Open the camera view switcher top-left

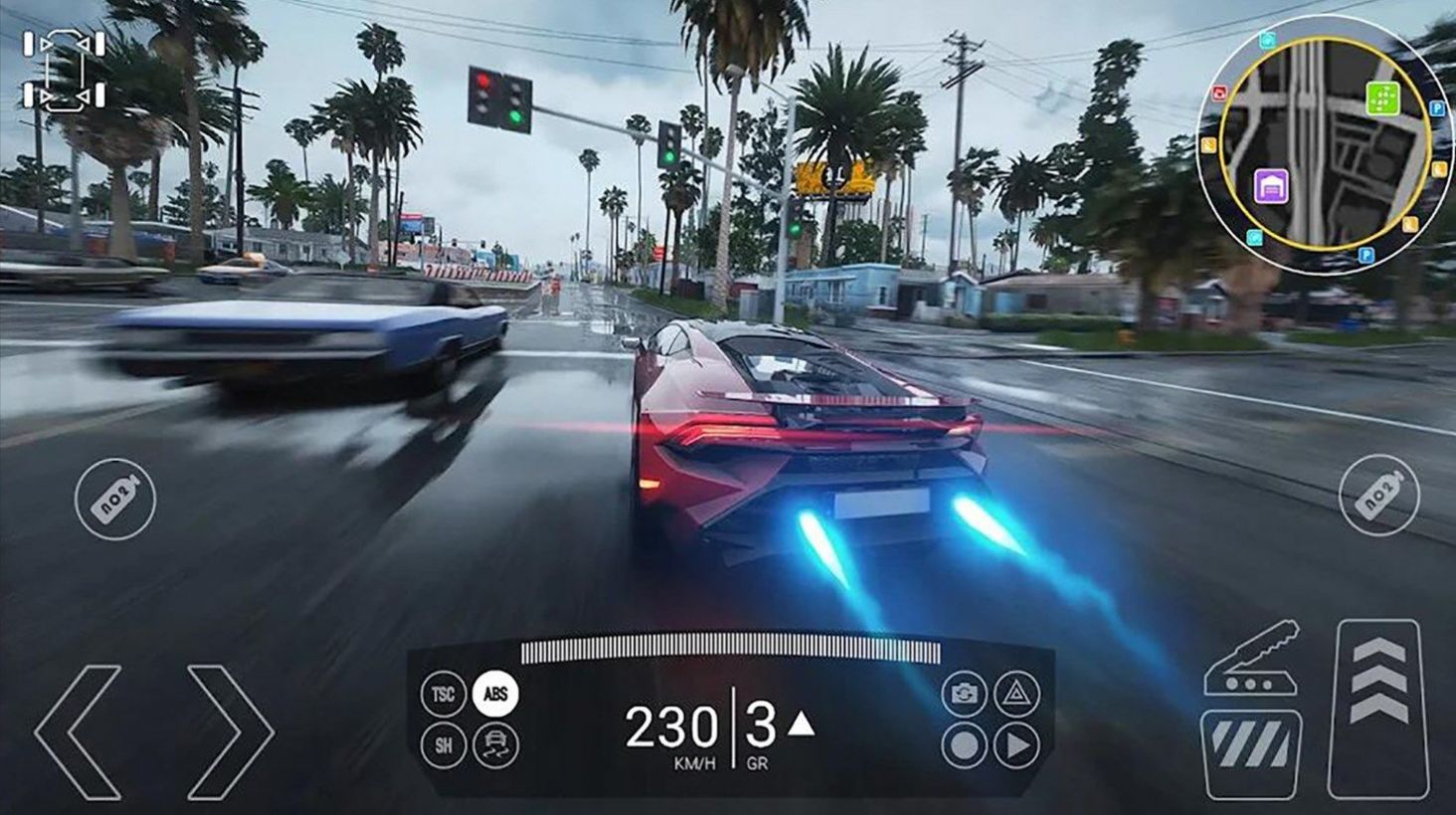pos(63,70)
